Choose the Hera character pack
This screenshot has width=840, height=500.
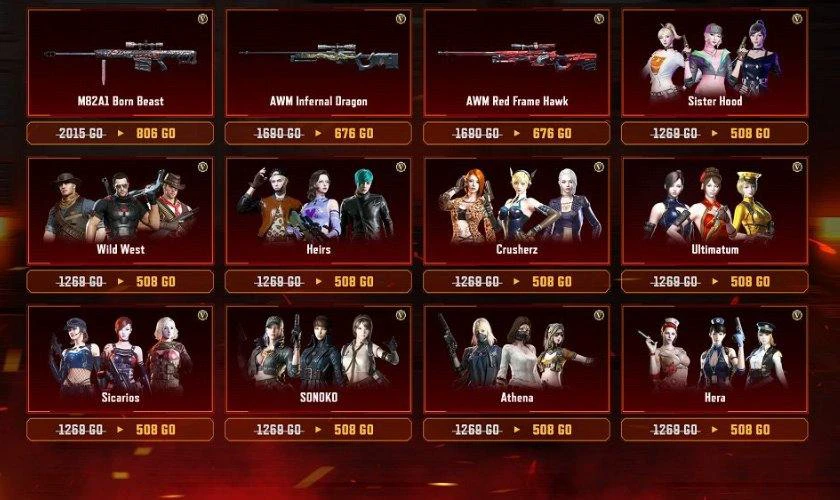[714, 359]
